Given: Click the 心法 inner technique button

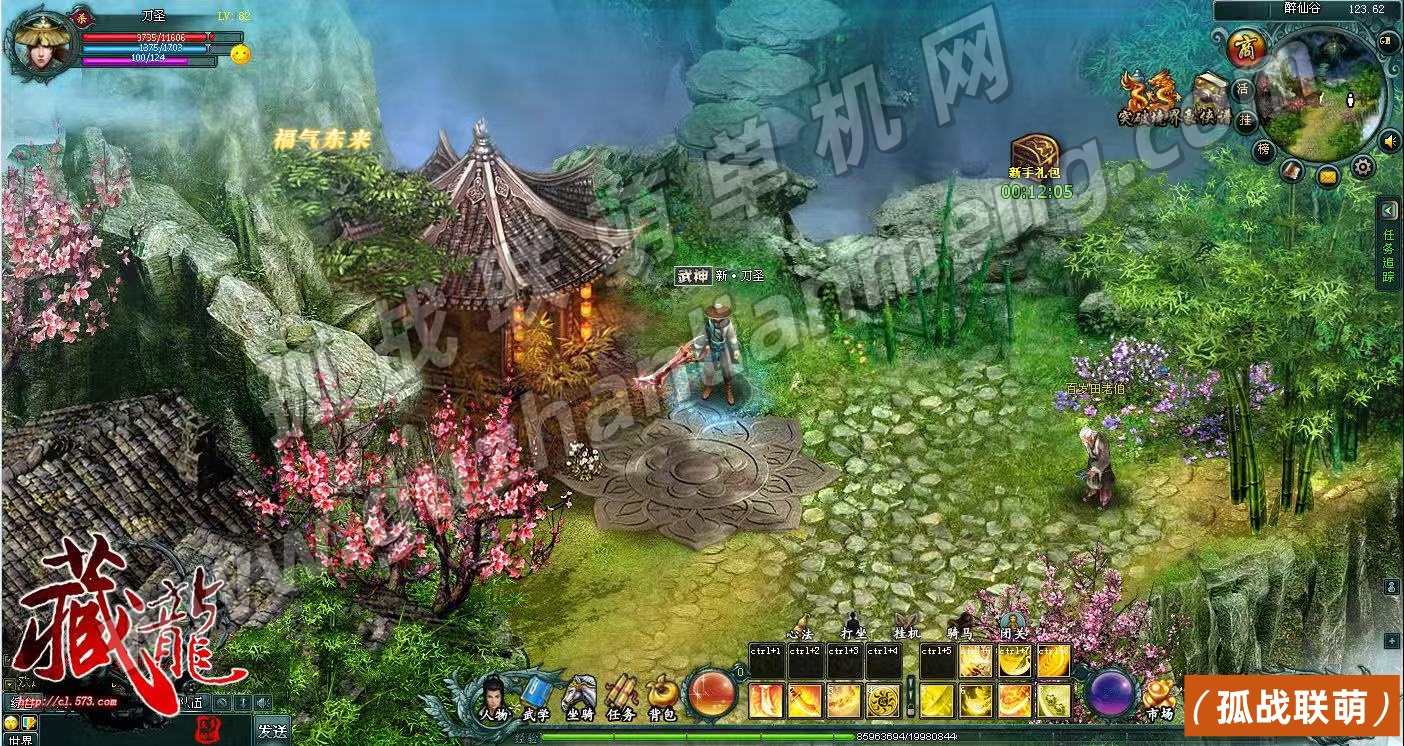Looking at the screenshot, I should pos(800,625).
